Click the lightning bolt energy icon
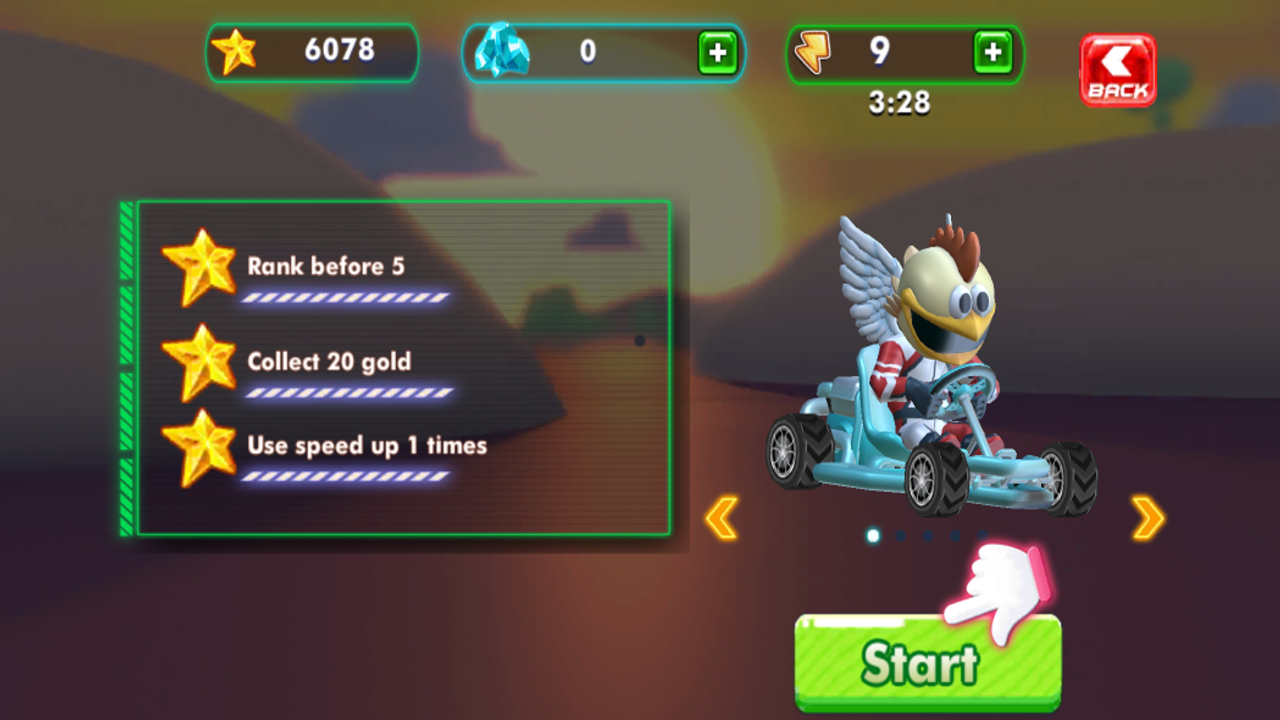Screen dimensions: 1280x720 (814, 52)
